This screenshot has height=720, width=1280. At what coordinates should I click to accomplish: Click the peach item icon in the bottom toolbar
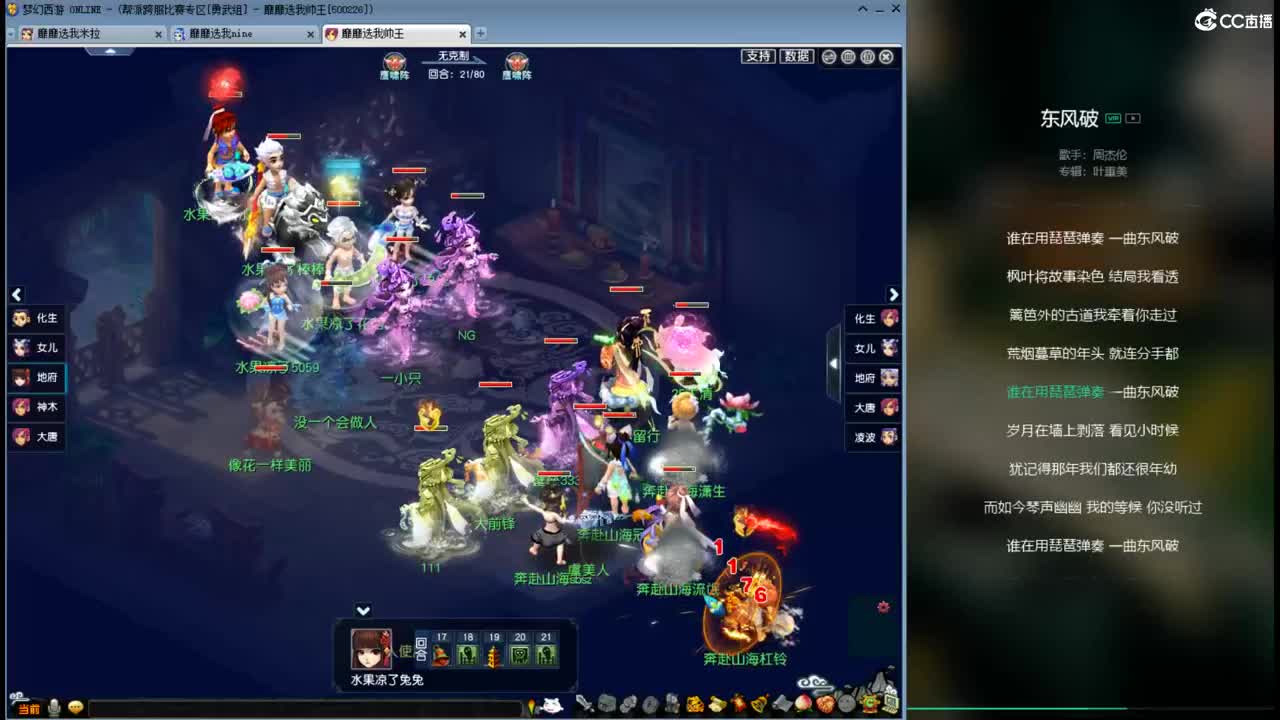pos(803,705)
